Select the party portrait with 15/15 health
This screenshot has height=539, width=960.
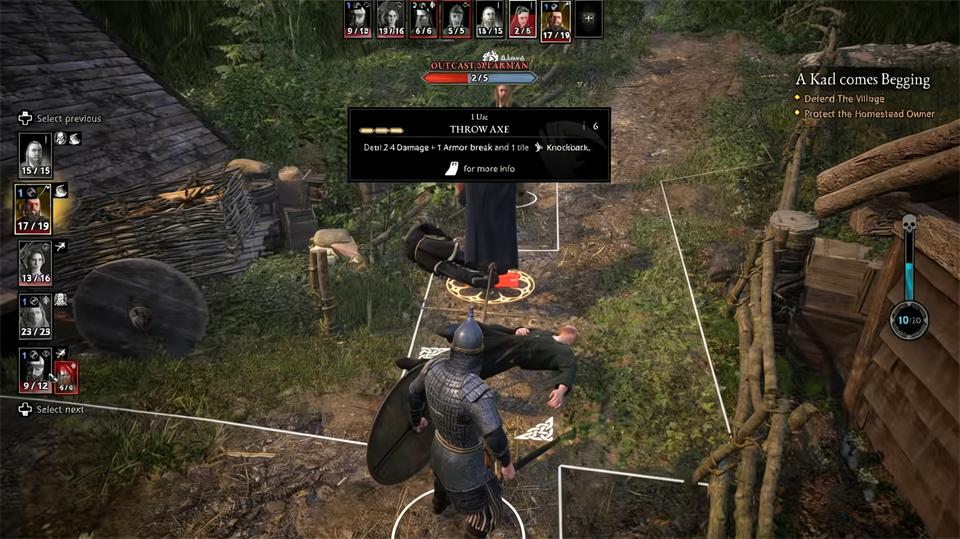point(35,154)
